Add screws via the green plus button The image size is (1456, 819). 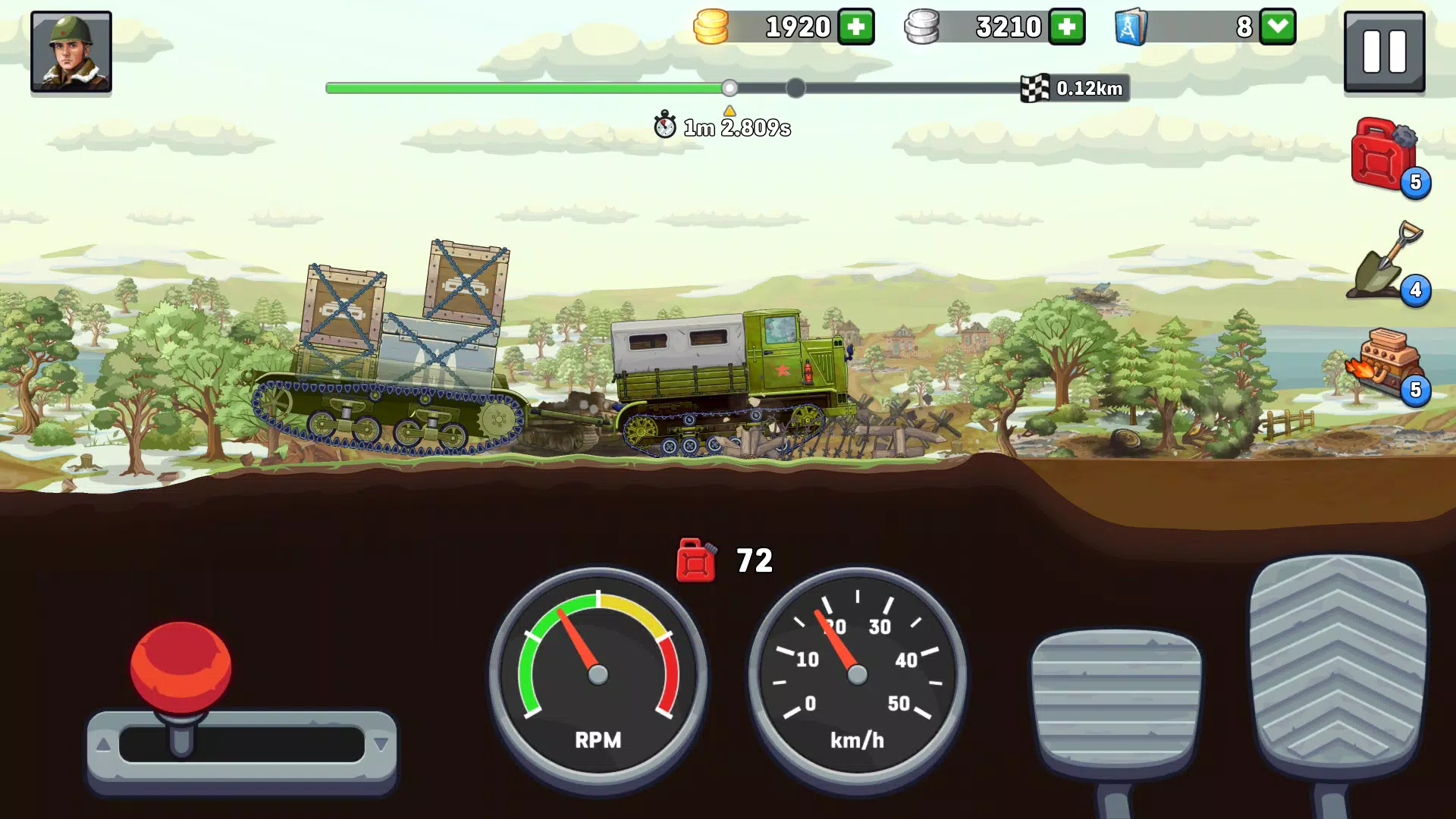coord(1066,27)
